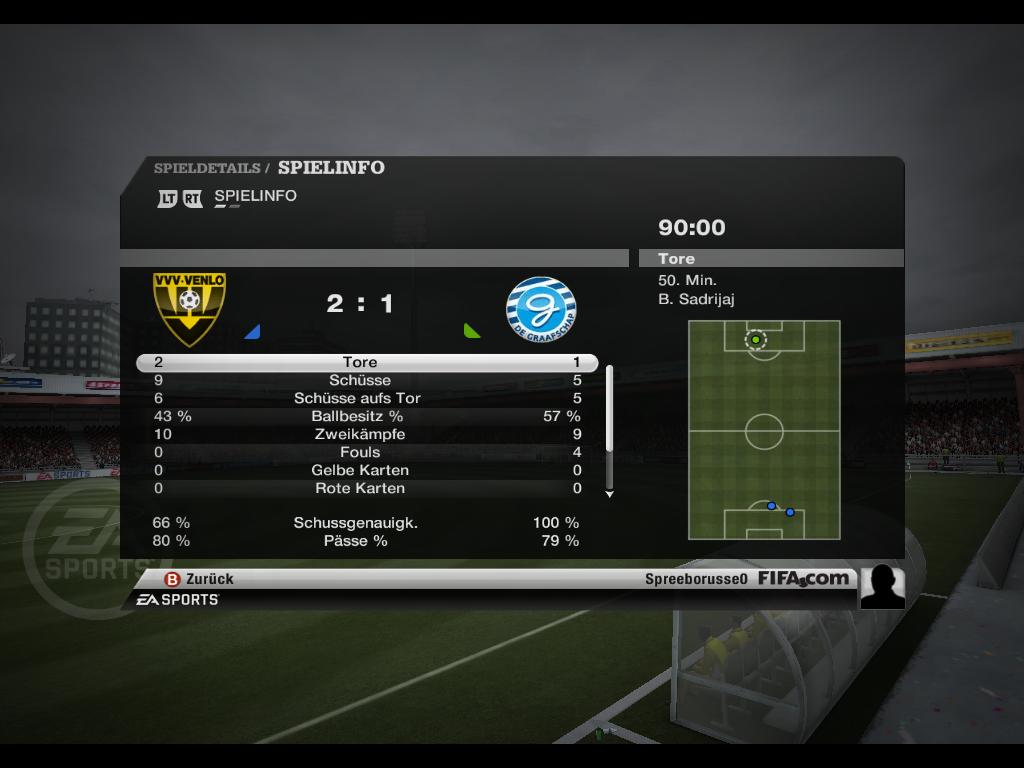Screen dimensions: 1024x768
Task: Click the scrollbar's down arrow
Action: (609, 494)
